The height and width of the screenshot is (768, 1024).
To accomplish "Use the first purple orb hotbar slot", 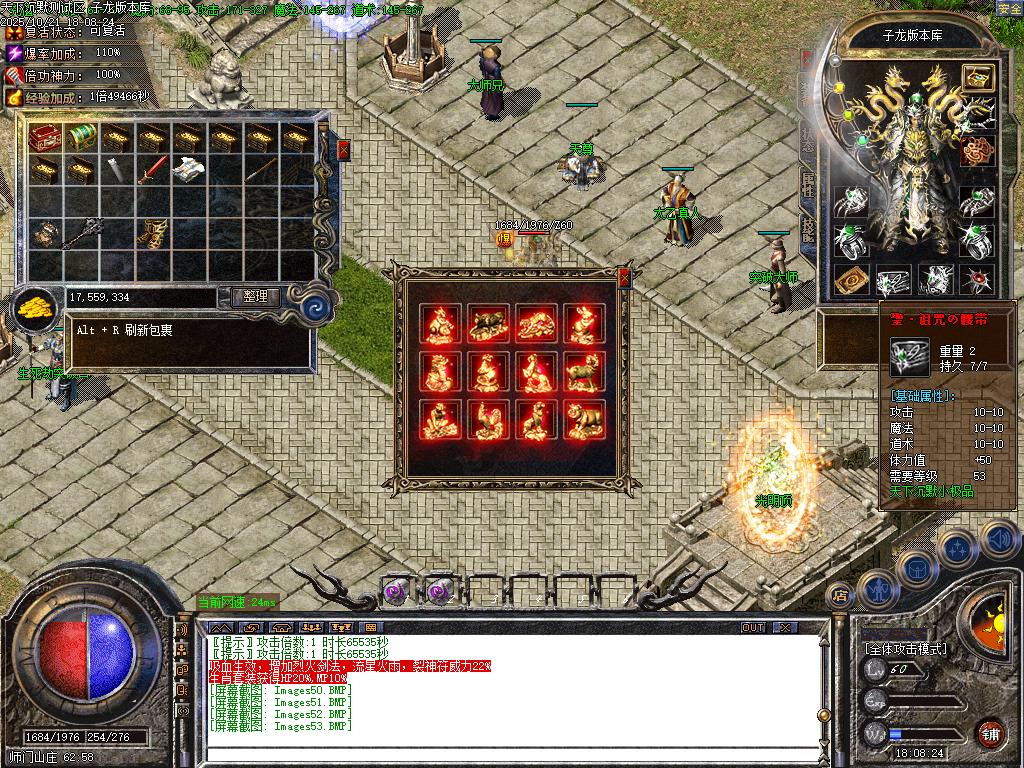I will click(396, 591).
